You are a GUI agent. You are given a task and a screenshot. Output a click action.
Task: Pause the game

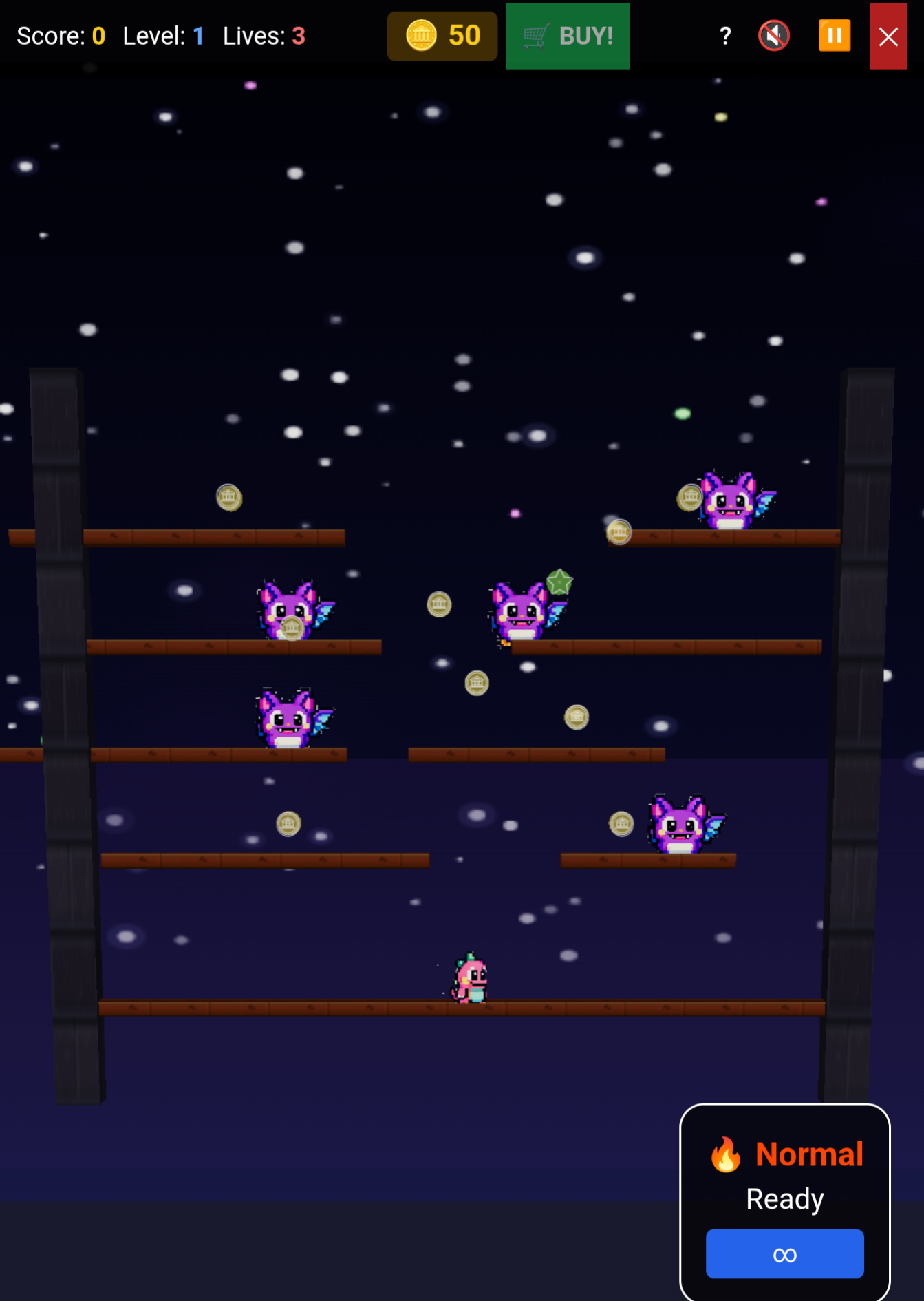pos(834,36)
